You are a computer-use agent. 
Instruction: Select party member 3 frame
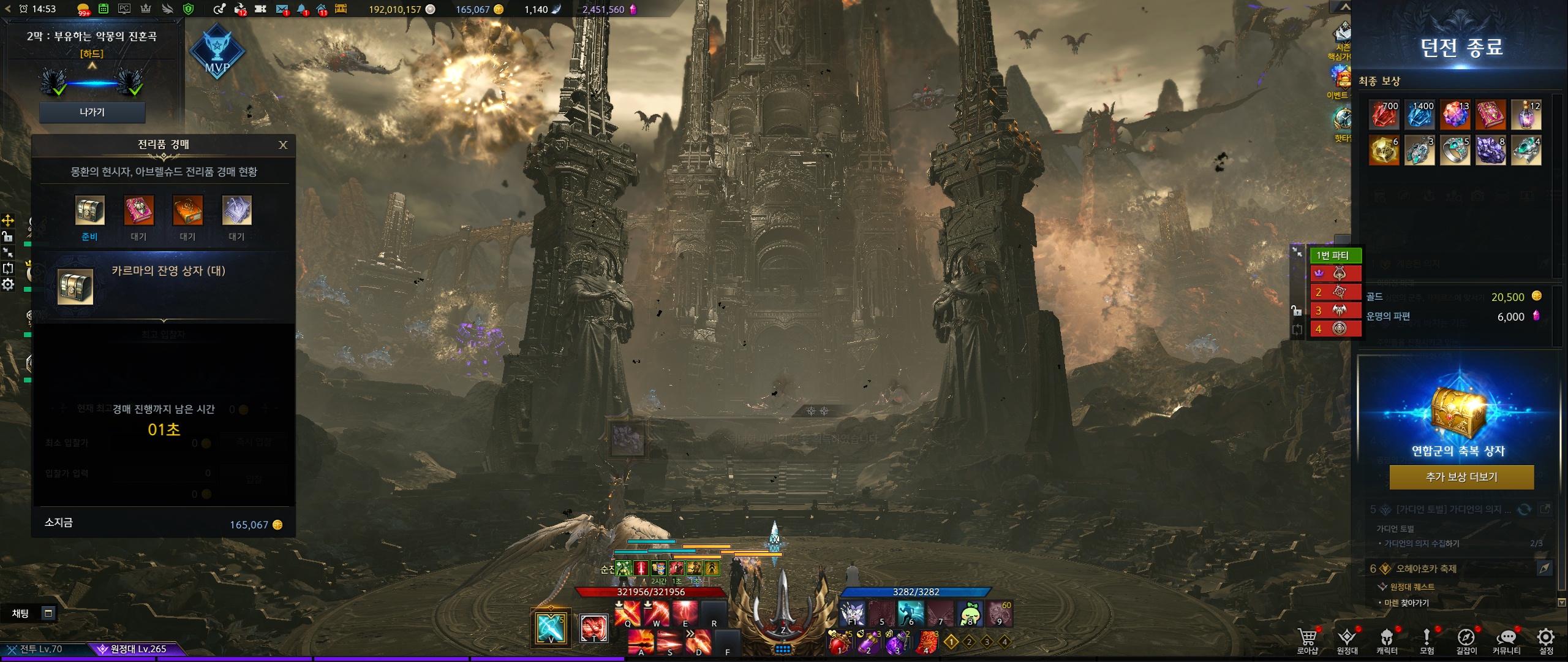tap(1335, 311)
